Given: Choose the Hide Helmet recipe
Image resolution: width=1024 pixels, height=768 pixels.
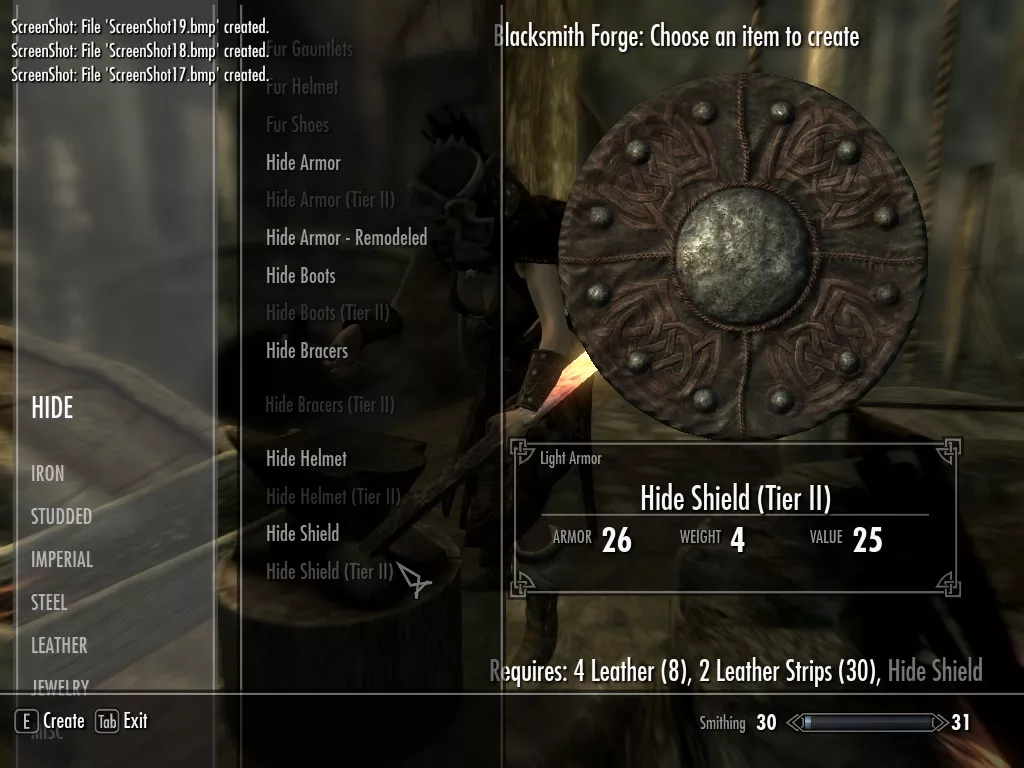Looking at the screenshot, I should pos(306,459).
